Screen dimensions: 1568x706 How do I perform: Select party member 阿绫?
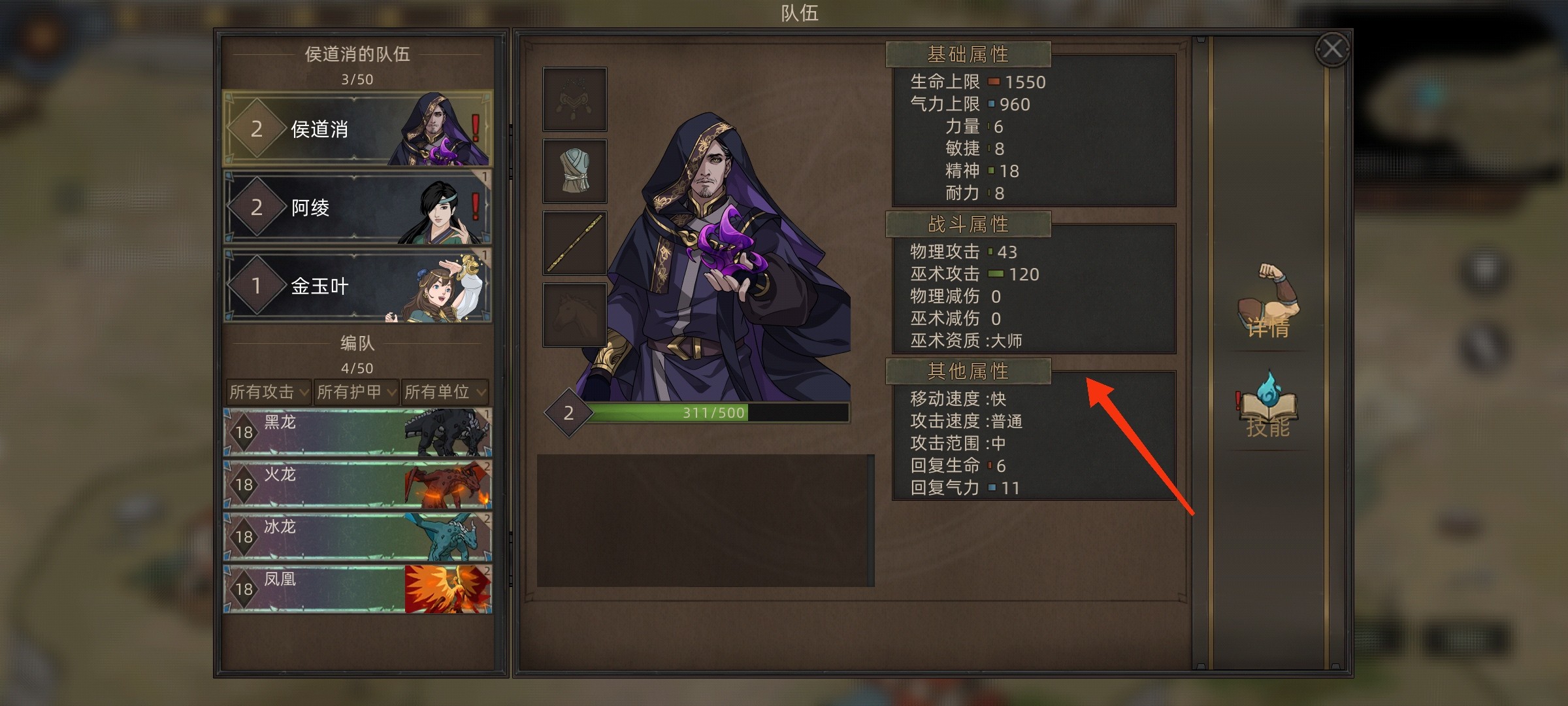357,207
